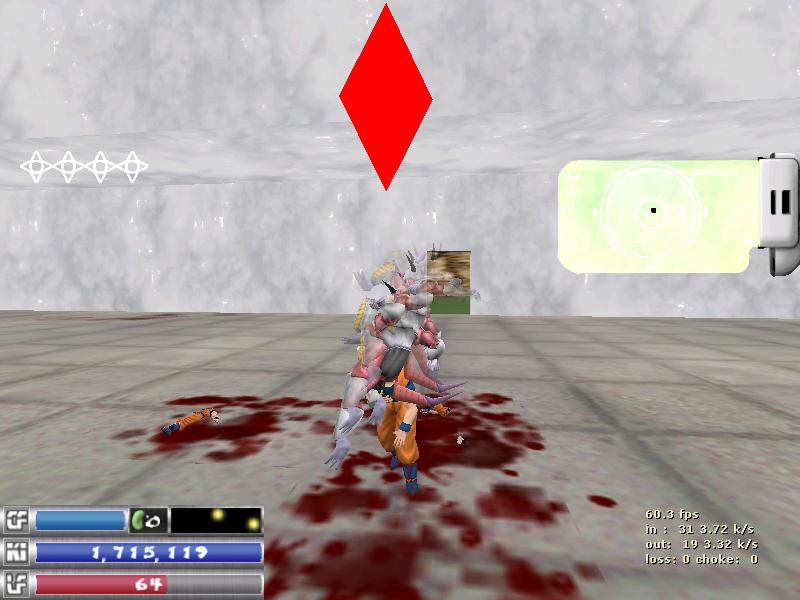The image size is (800, 600).
Task: Click the four-diamond indicator row
Action: pyautogui.click(x=84, y=167)
